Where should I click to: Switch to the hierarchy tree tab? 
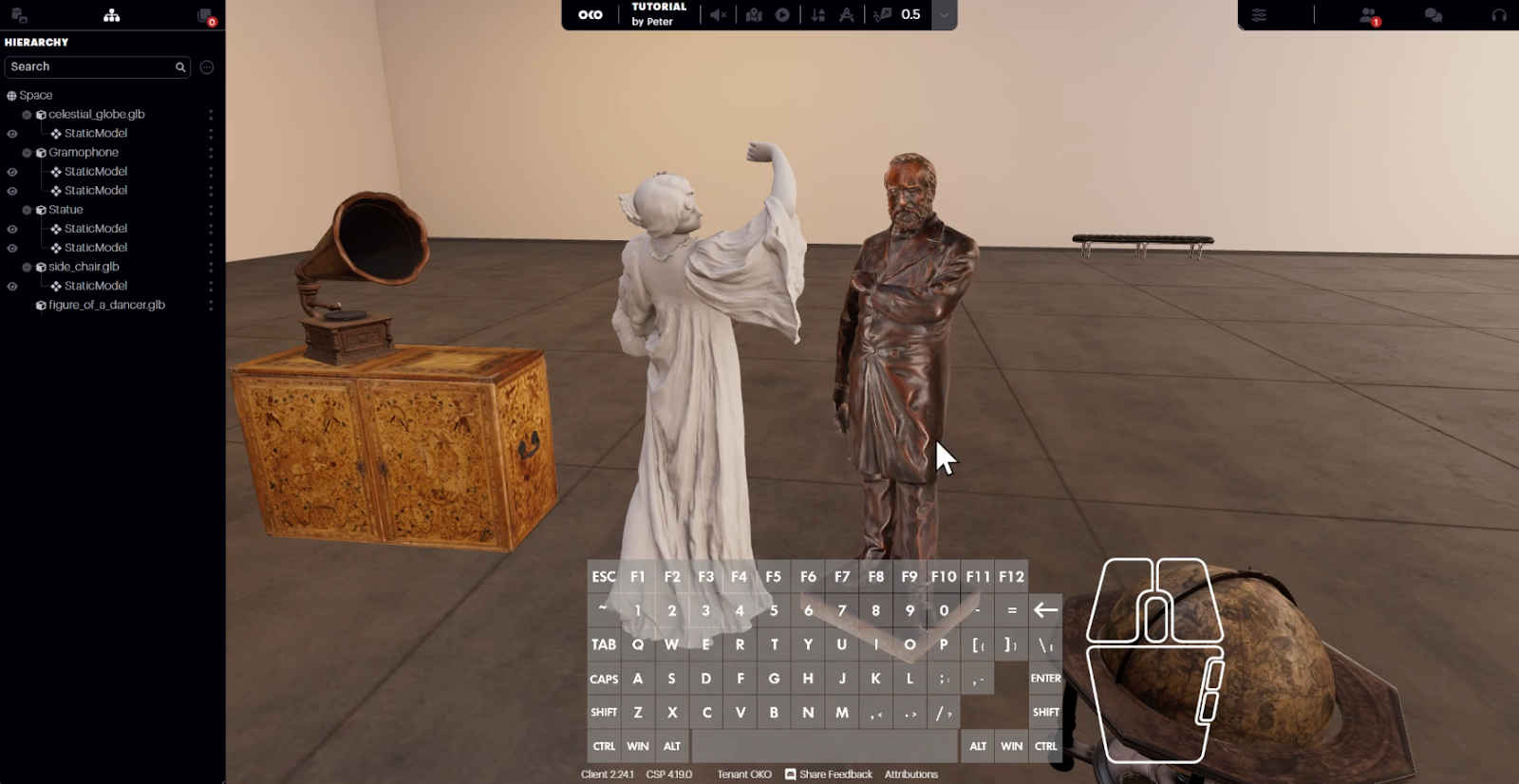(112, 15)
